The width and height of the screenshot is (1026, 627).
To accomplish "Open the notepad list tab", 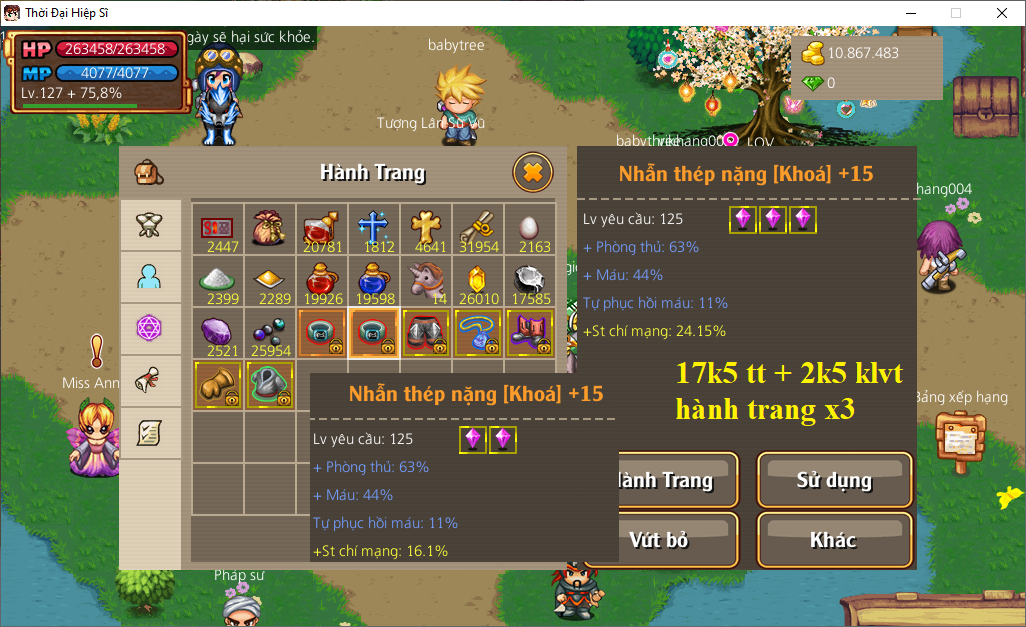I will point(150,433).
